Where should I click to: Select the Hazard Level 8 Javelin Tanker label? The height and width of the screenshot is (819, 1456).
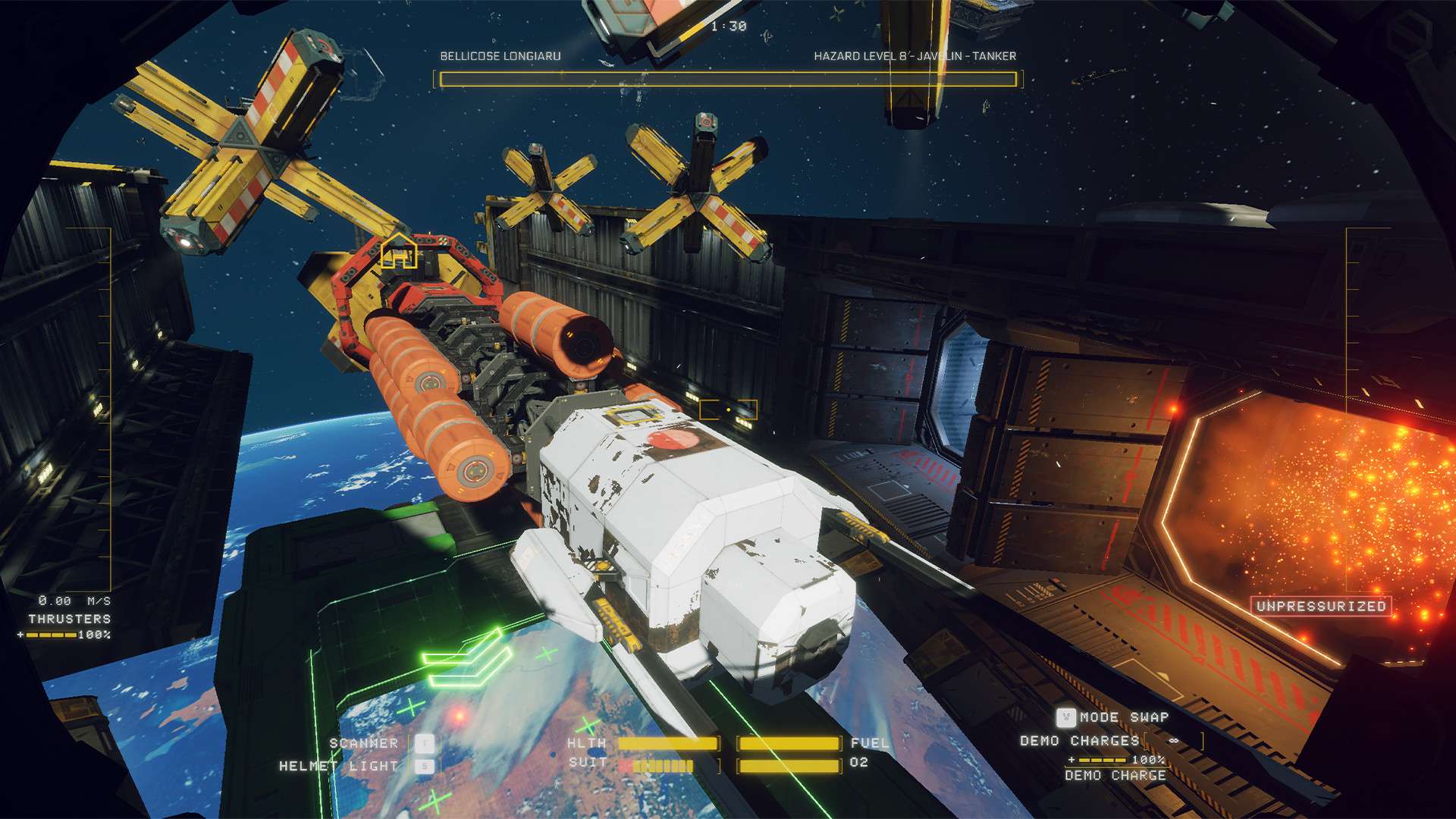pyautogui.click(x=915, y=55)
